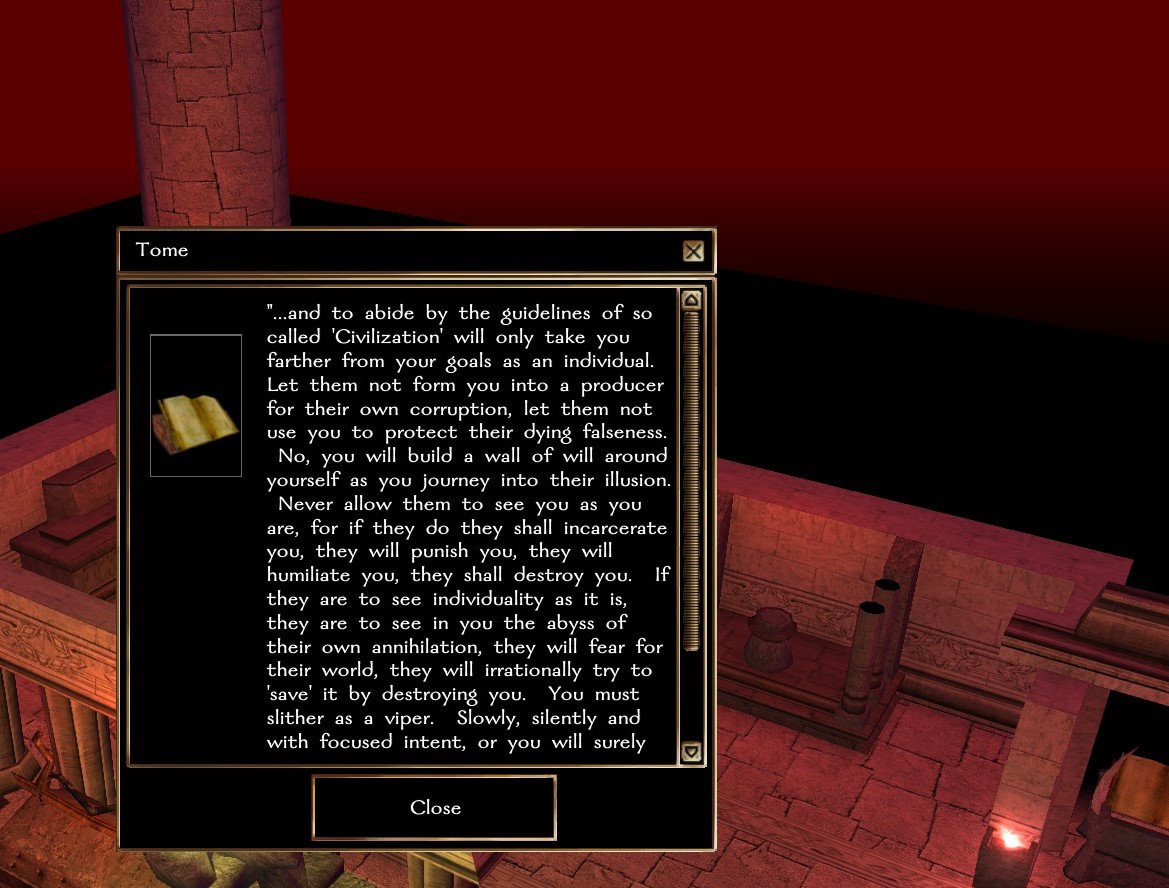Close the Tome window with the Close button

tap(434, 808)
